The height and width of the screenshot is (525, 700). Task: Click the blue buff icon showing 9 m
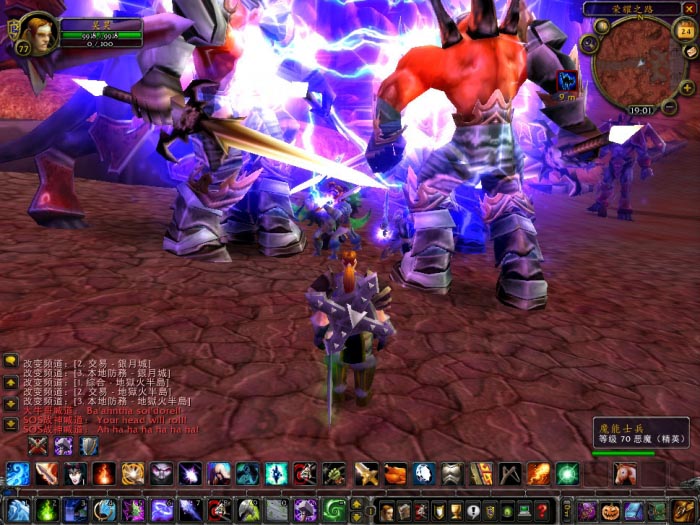click(x=567, y=80)
